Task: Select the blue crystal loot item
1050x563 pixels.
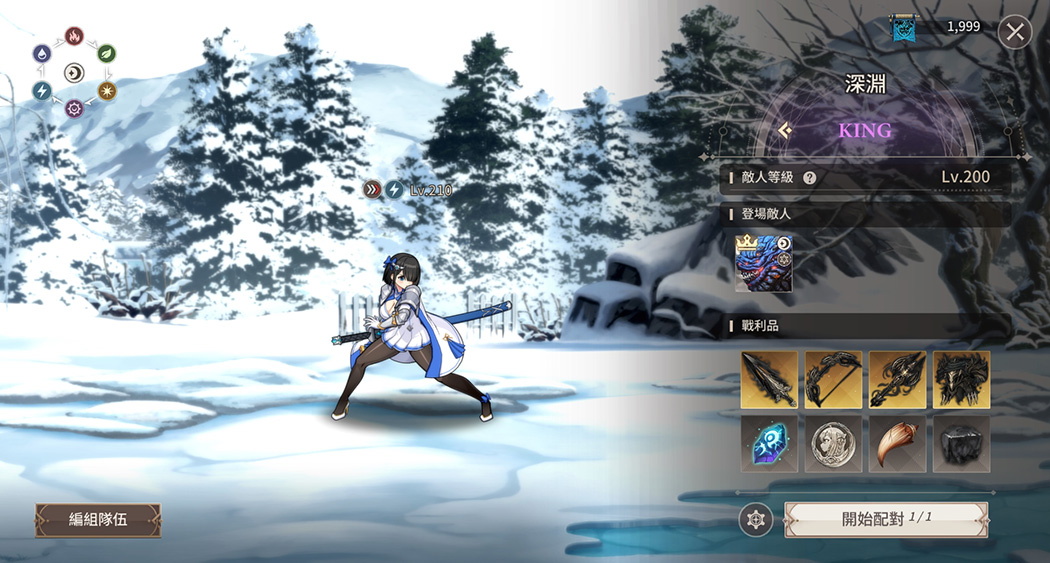Action: point(769,444)
